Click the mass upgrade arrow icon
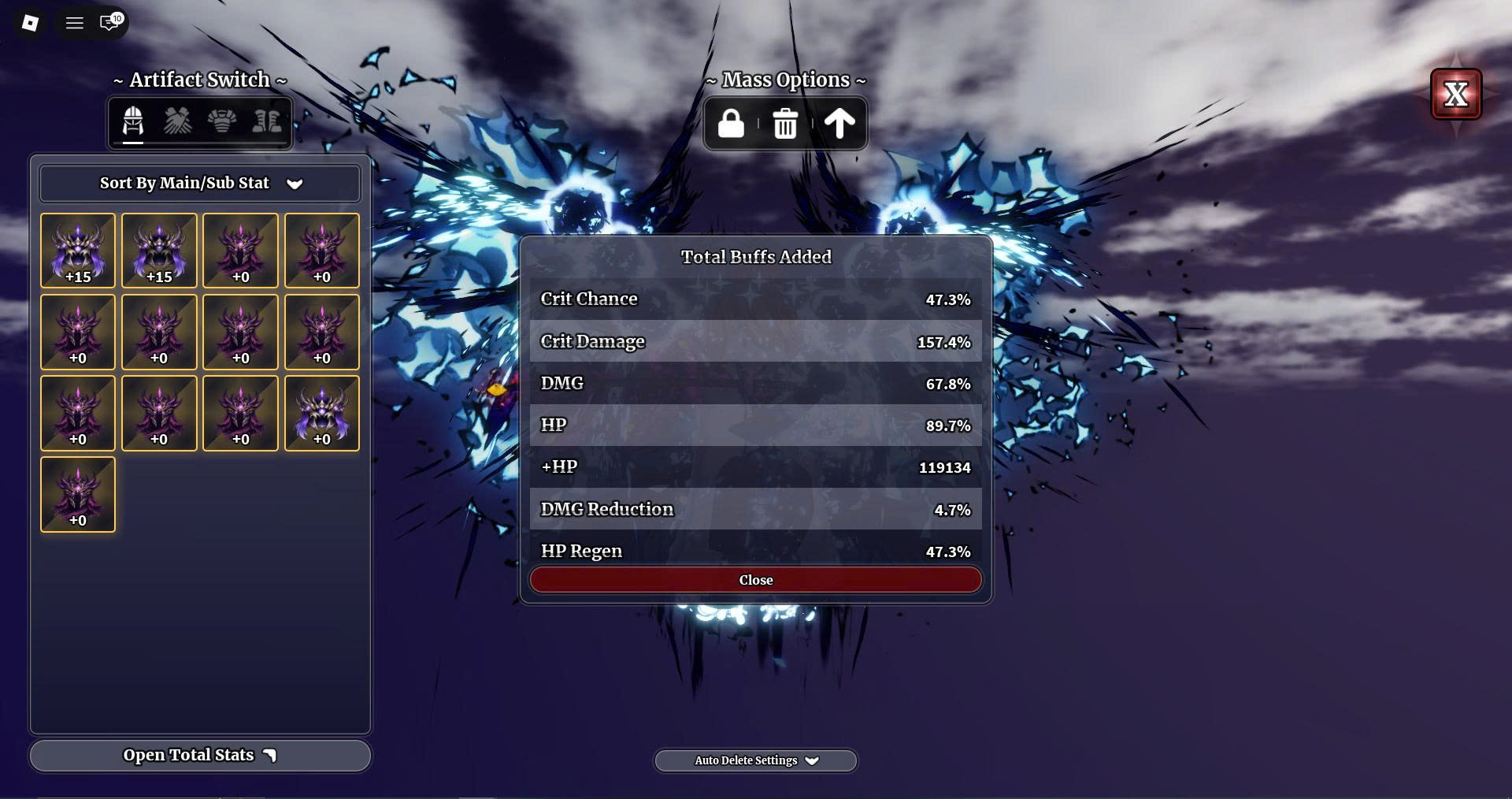 click(839, 124)
